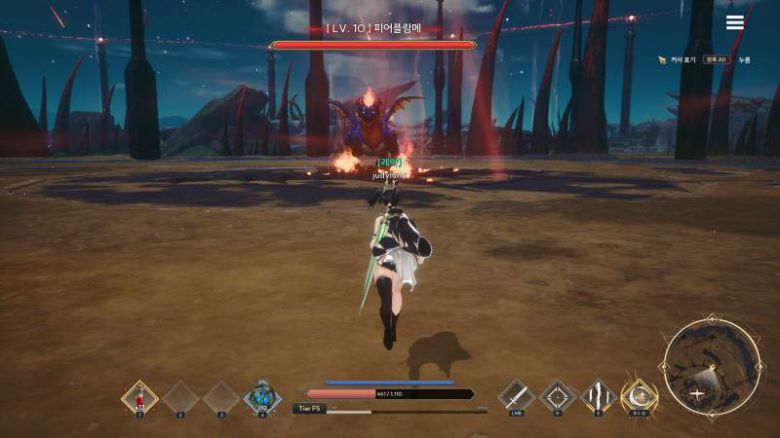
Task: Activate the crosshair target skill
Action: click(558, 396)
